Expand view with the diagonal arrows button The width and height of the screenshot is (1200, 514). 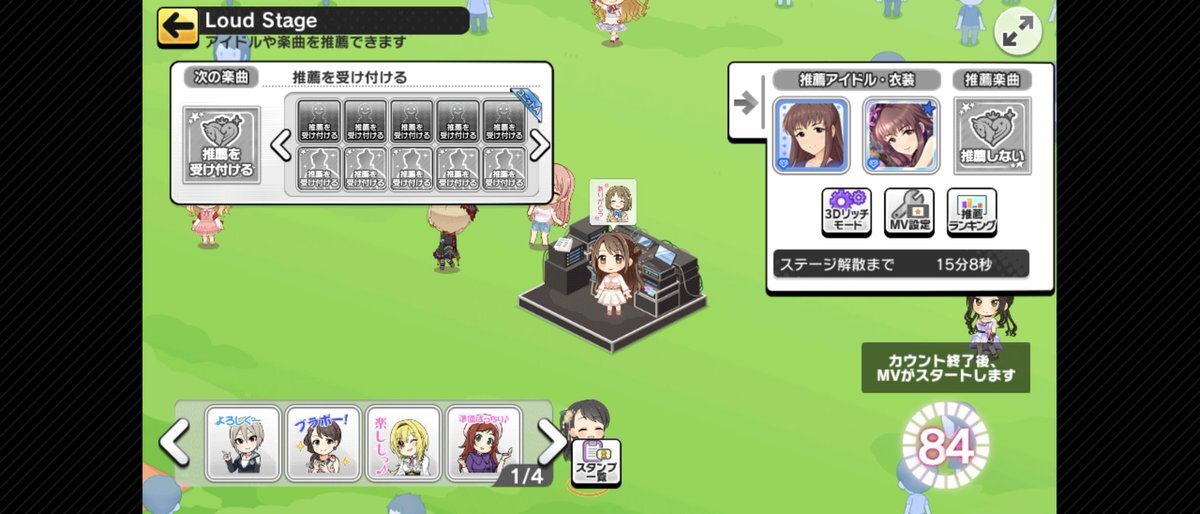pyautogui.click(x=1018, y=32)
